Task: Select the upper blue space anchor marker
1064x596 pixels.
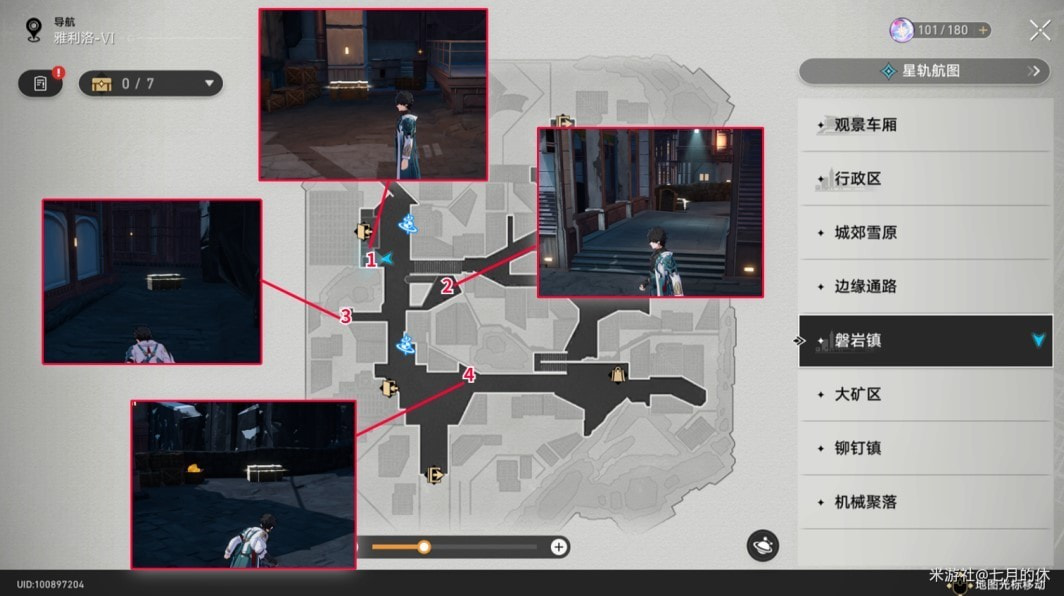Action: coord(407,224)
